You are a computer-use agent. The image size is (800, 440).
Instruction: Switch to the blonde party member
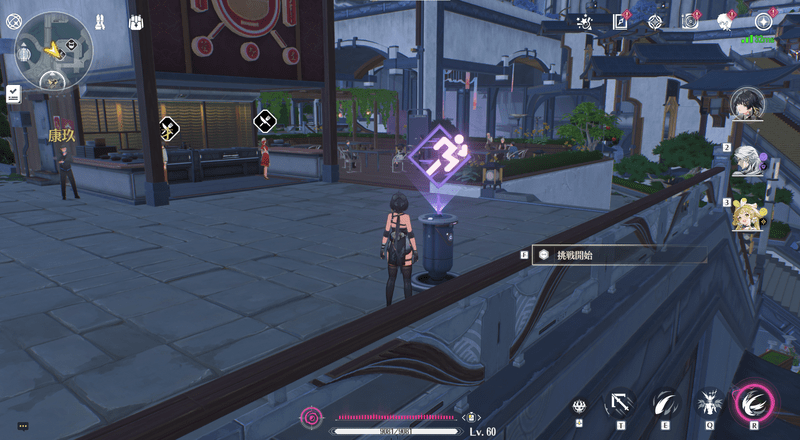(749, 215)
